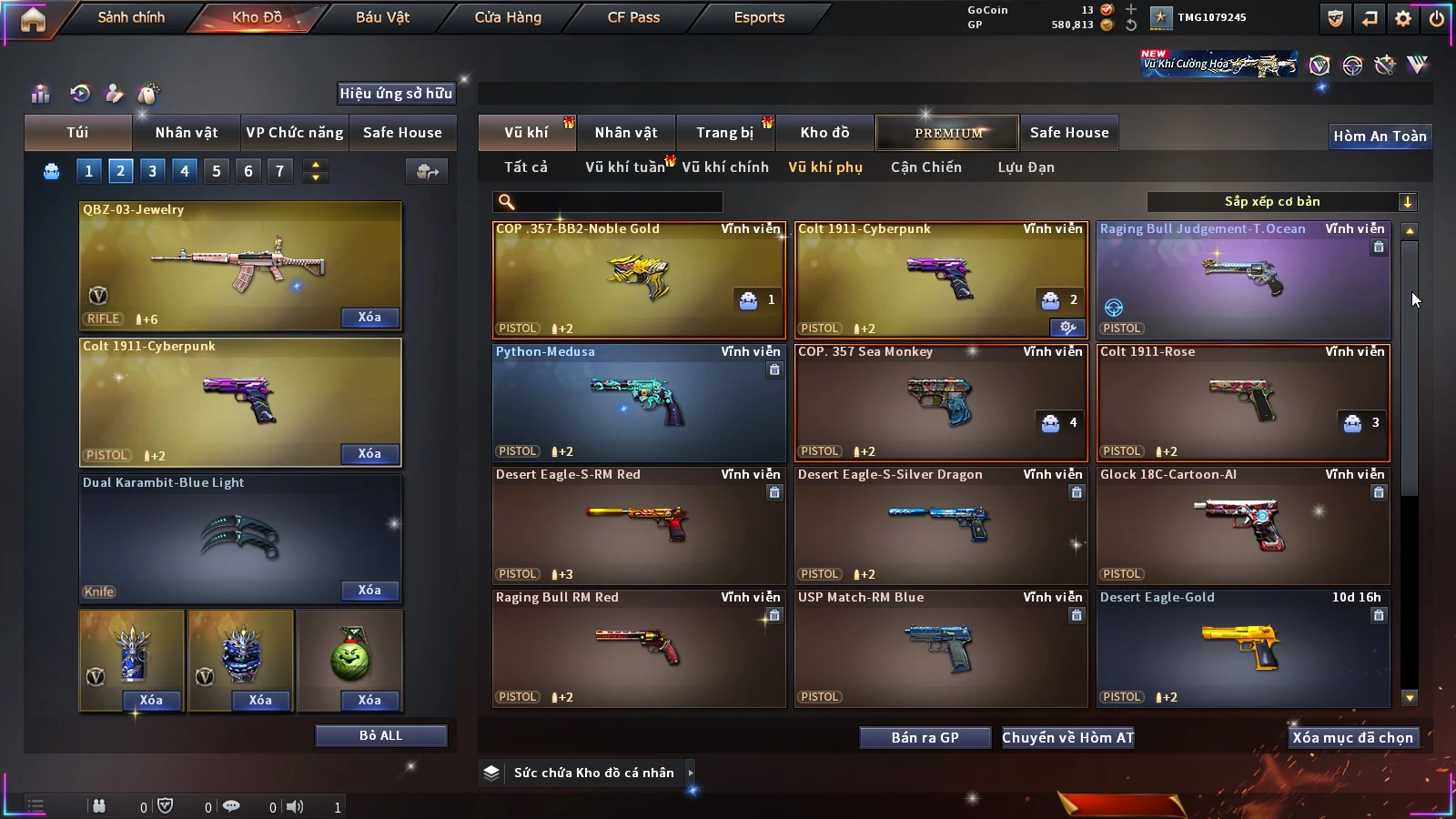Click Xóa mục đã chọn button

click(1352, 737)
